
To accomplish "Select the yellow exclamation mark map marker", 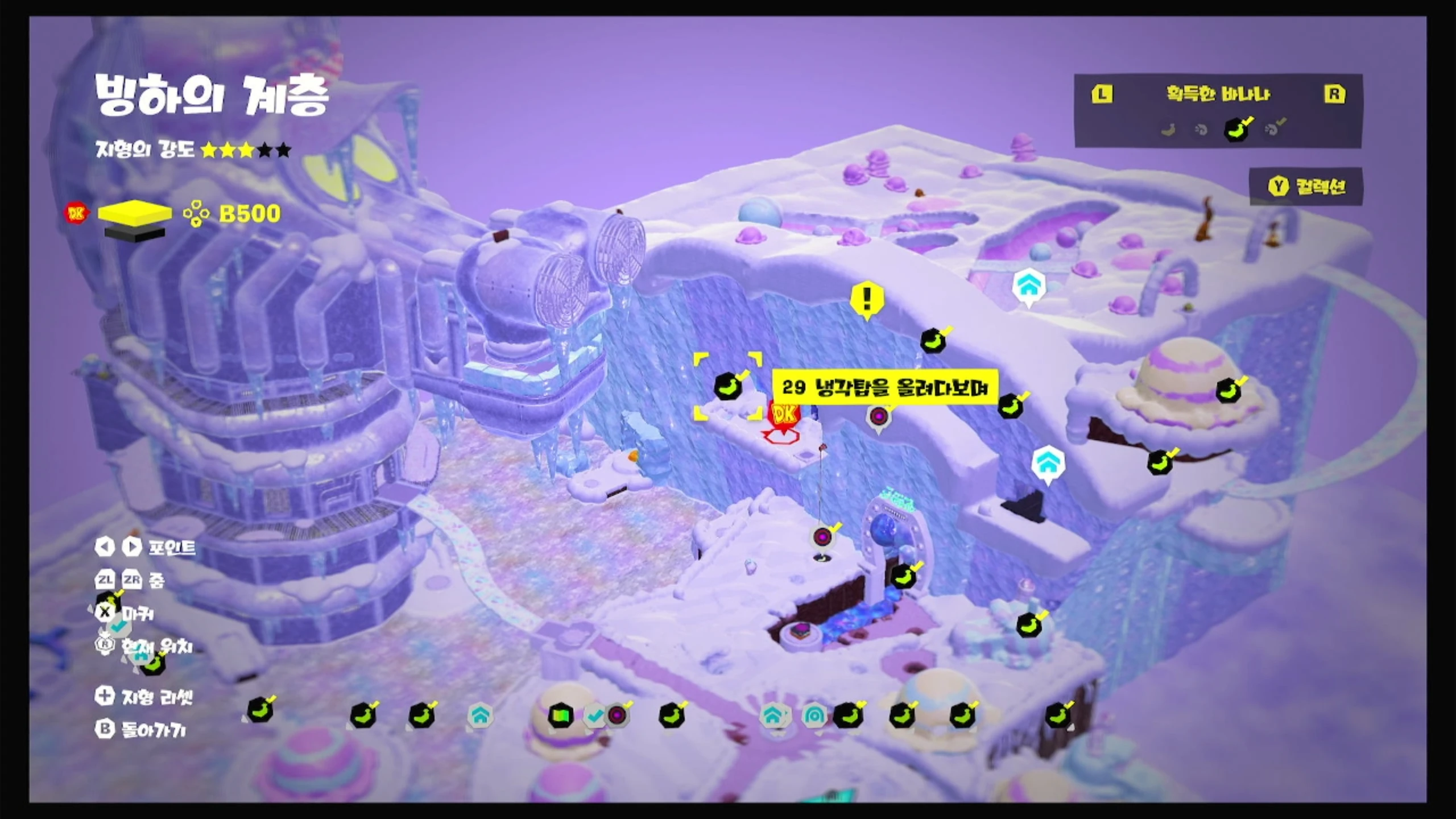I will (867, 299).
